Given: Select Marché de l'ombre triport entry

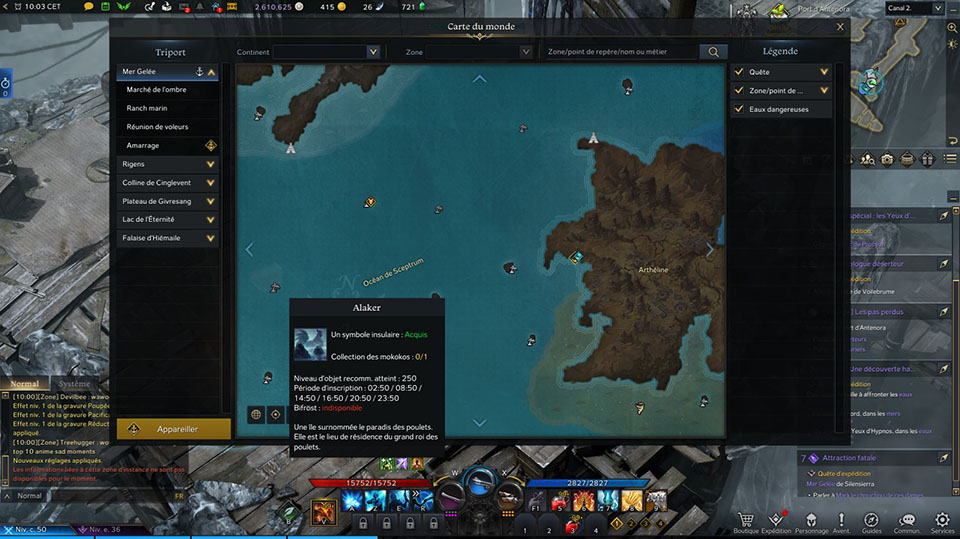Looking at the screenshot, I should coord(157,90).
